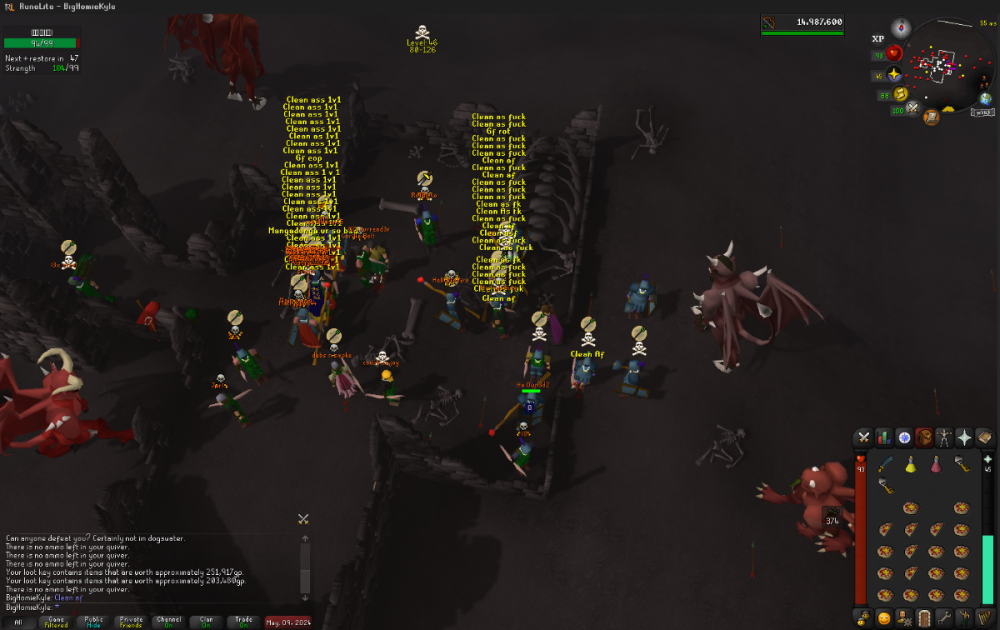Select the scimitar in the inventory
The image size is (1000, 630).
coord(885,465)
